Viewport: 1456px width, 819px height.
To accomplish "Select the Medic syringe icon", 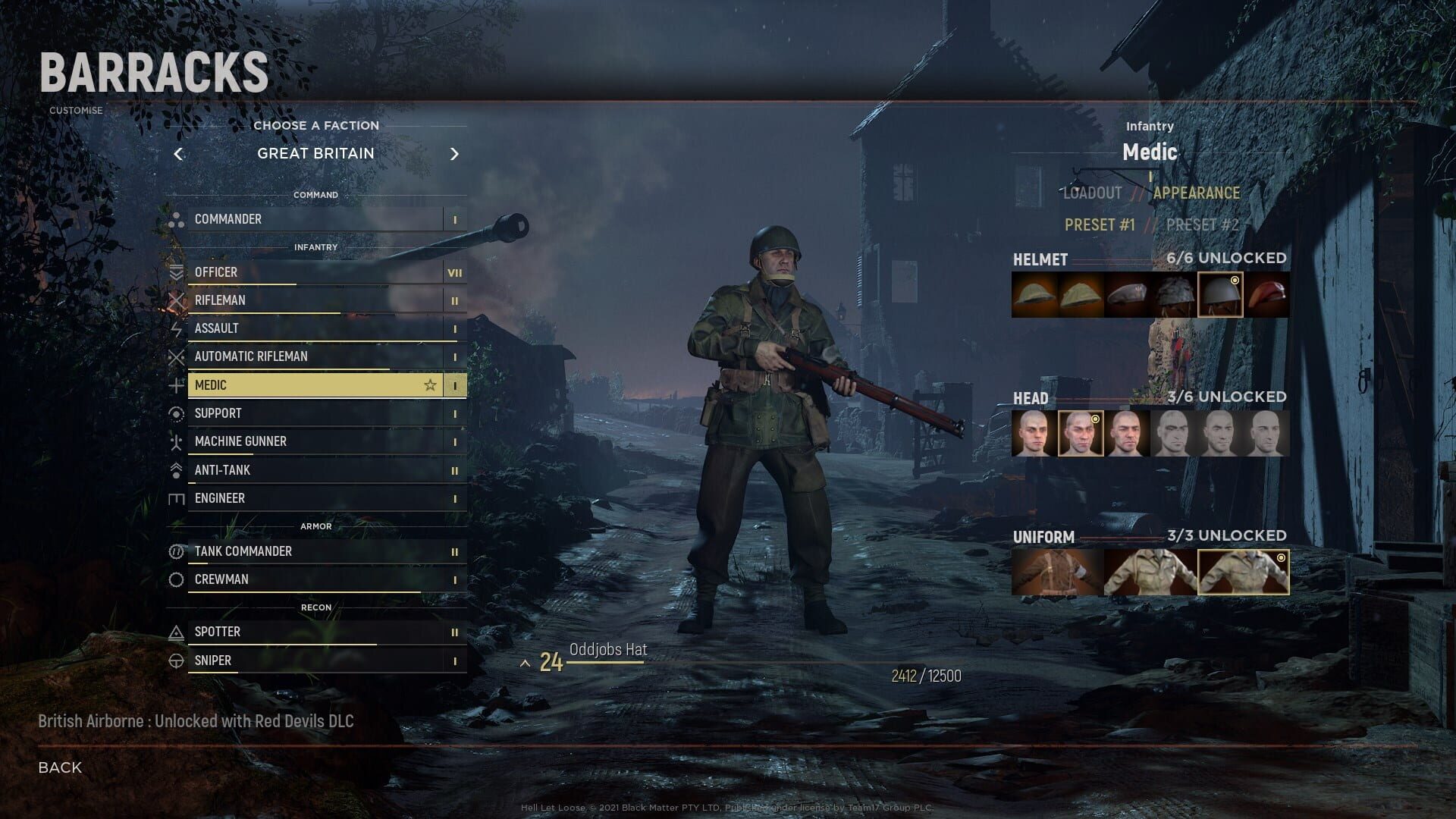I will (x=176, y=384).
